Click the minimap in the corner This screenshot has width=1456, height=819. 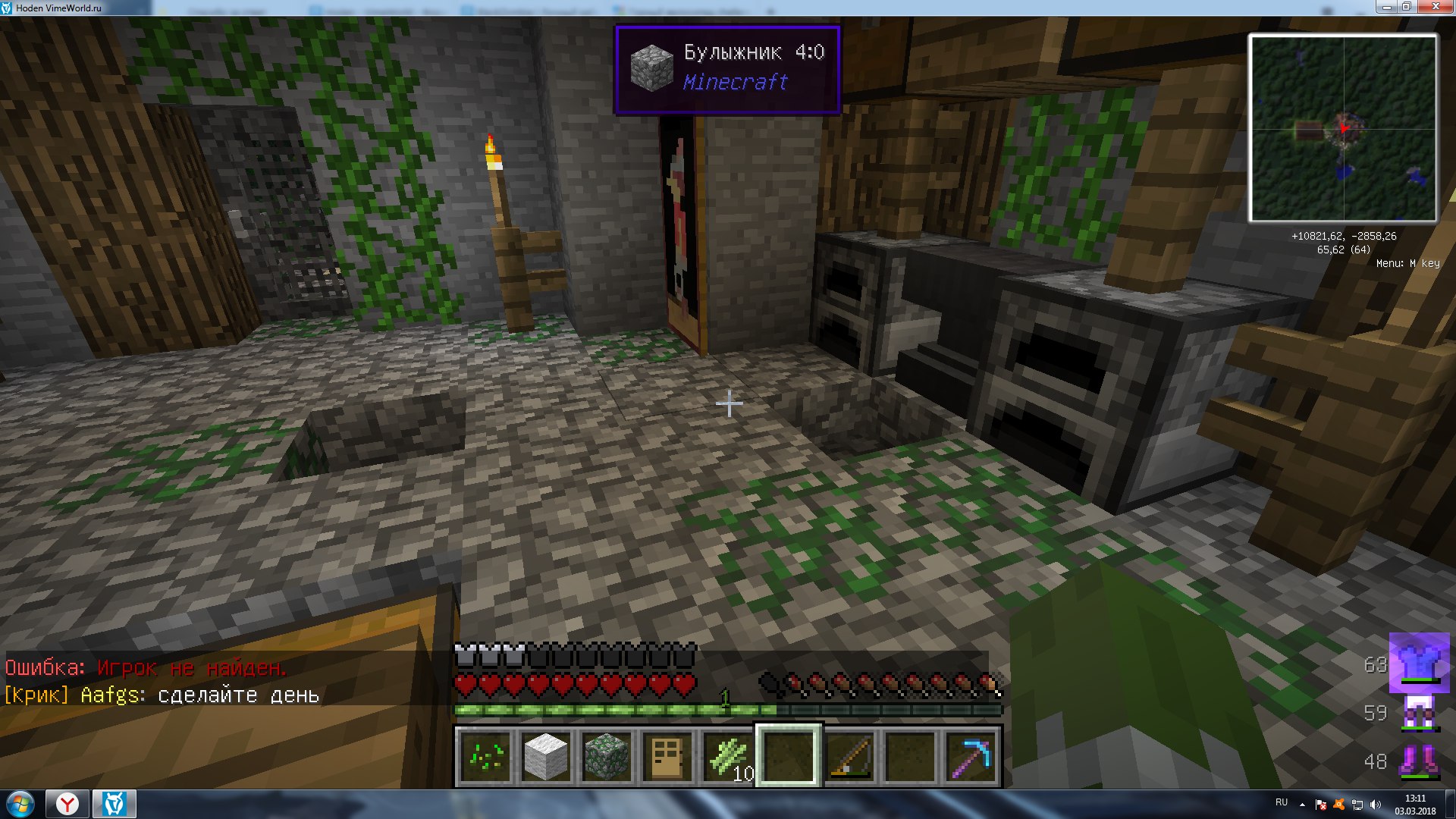(1343, 128)
